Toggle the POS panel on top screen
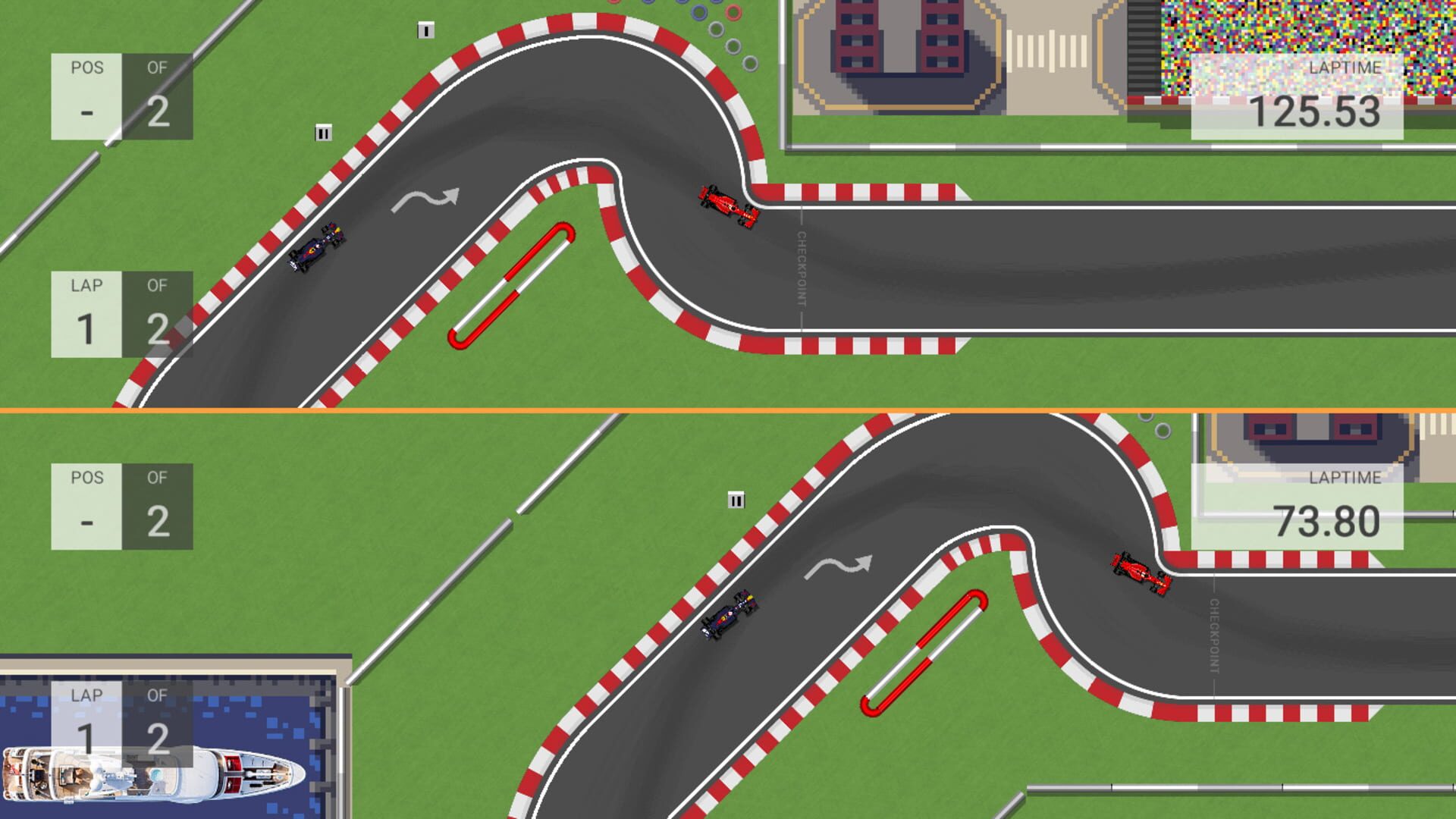Viewport: 1456px width, 819px height. [x=121, y=95]
